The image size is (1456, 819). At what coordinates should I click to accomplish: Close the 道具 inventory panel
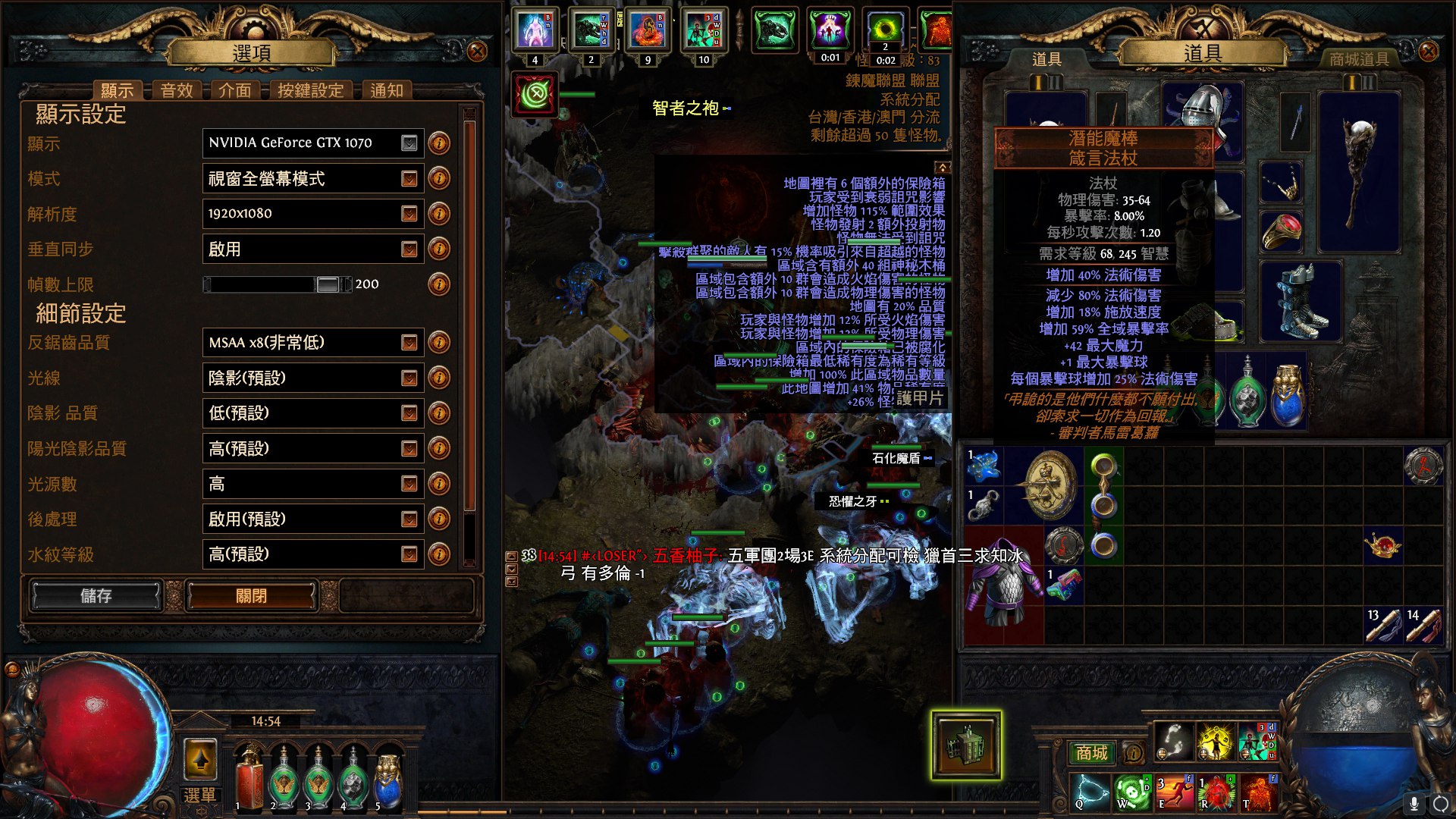pos(1428,52)
